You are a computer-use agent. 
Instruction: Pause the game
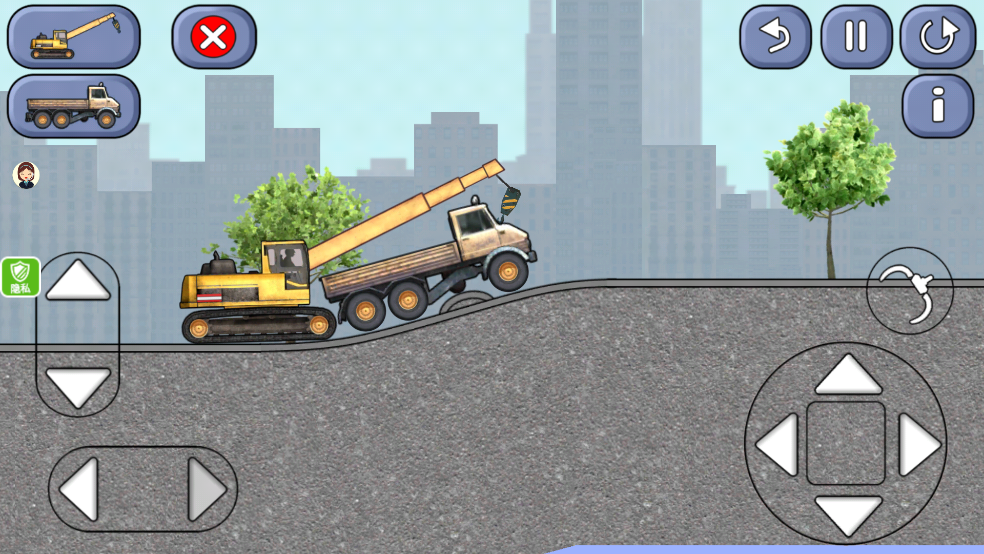click(x=856, y=37)
